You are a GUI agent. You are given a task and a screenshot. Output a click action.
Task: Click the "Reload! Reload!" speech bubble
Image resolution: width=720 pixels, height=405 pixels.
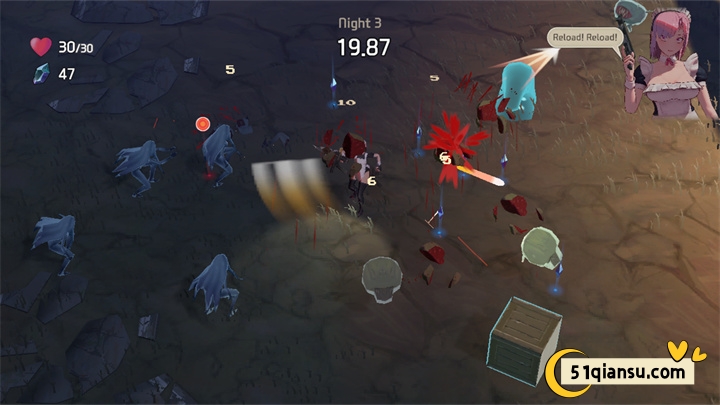tap(586, 38)
